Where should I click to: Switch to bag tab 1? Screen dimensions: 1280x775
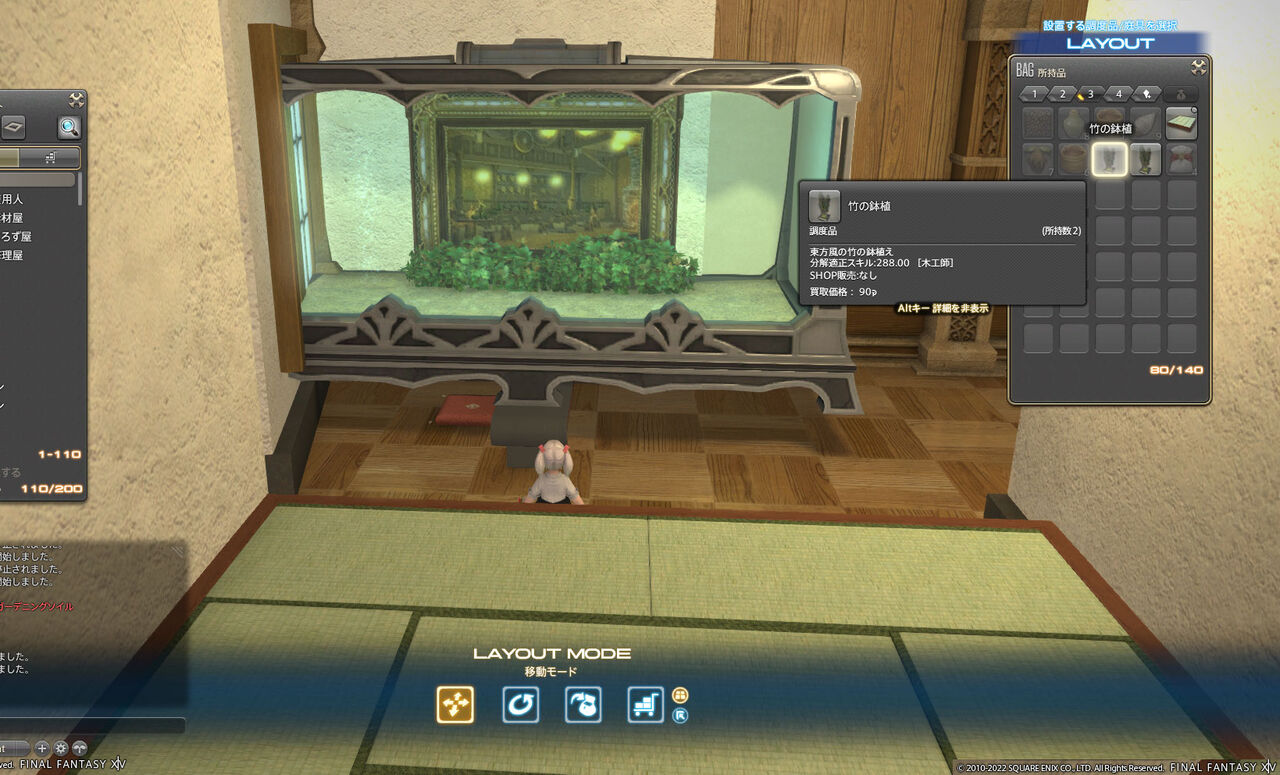click(x=1035, y=94)
